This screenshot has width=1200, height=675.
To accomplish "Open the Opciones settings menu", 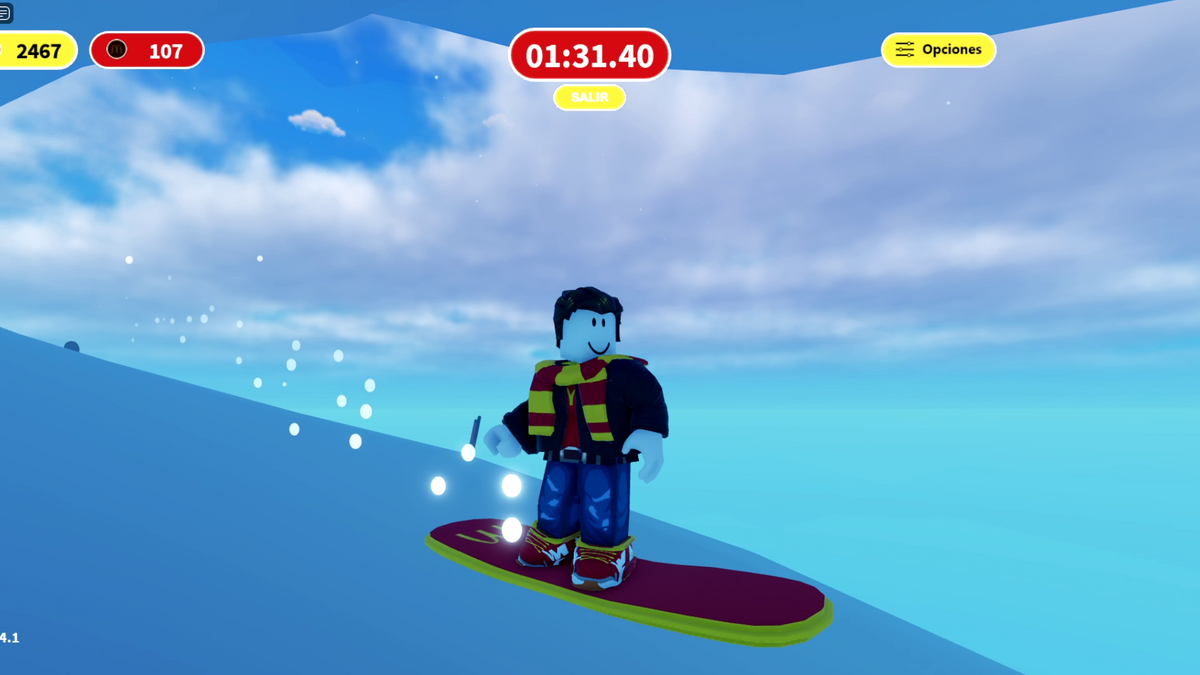I will pos(938,50).
